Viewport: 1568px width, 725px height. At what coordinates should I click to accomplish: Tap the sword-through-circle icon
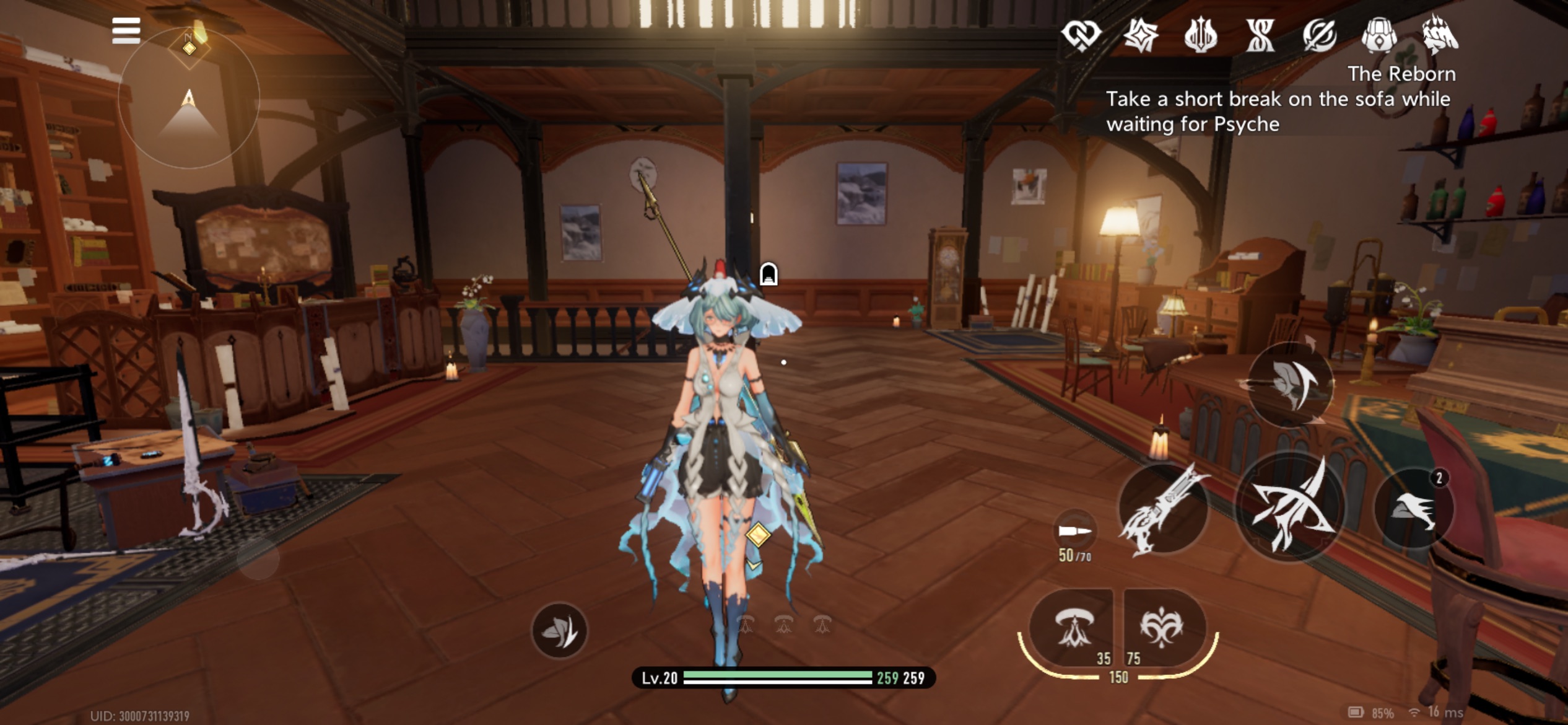coord(1320,35)
